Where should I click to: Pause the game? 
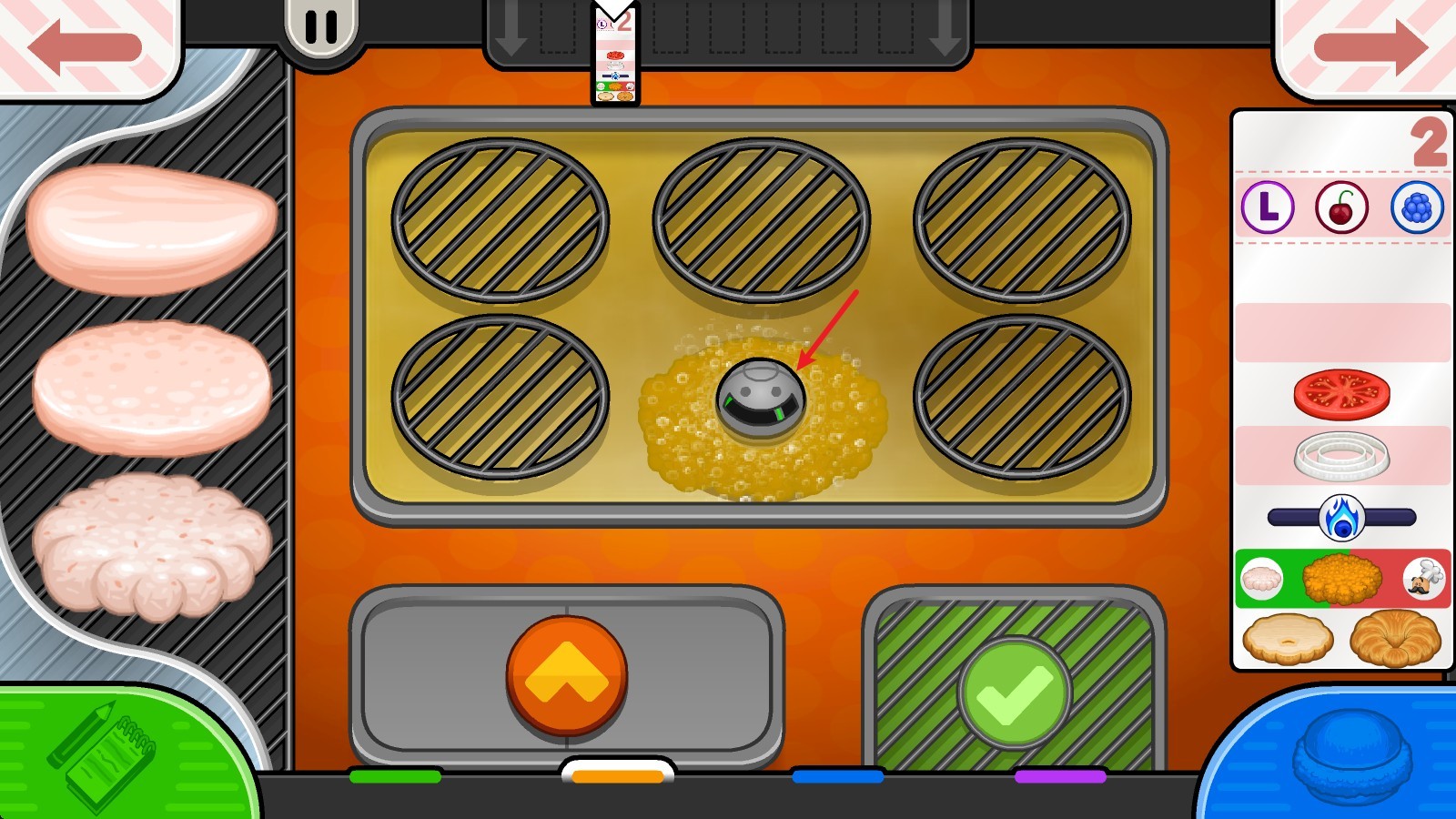click(320, 27)
